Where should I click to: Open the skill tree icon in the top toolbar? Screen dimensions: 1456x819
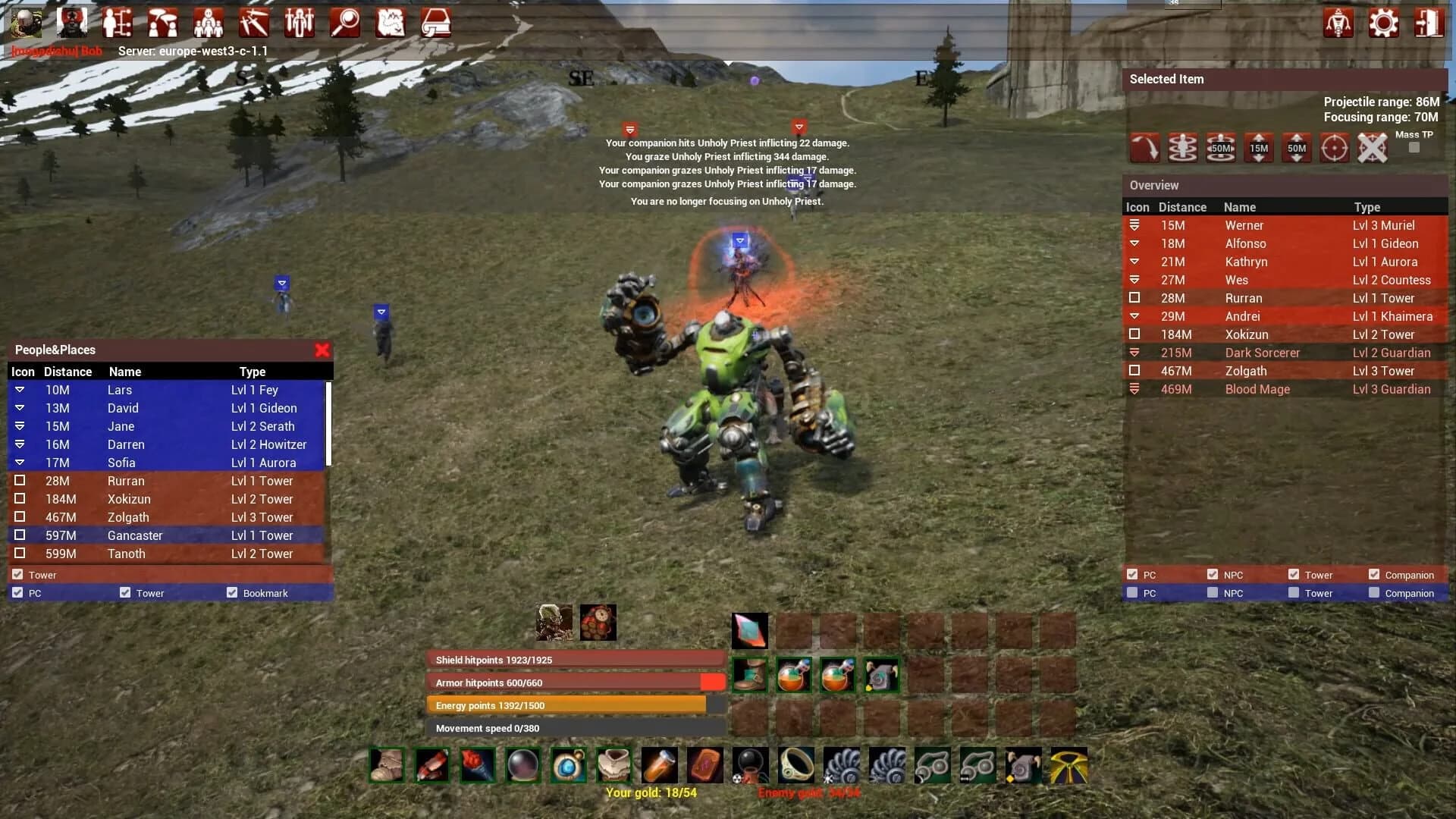point(118,23)
